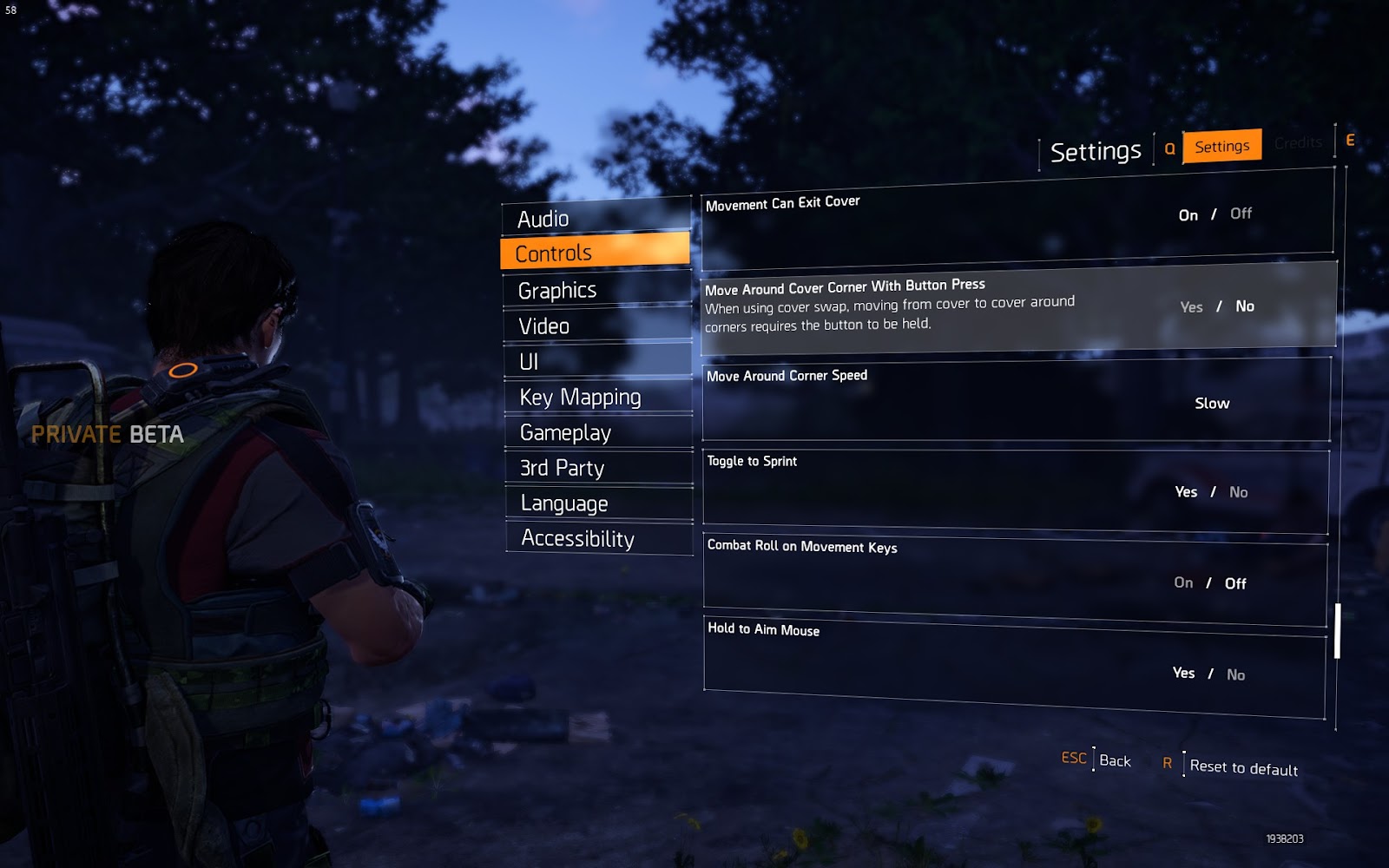Click Reset to default
The width and height of the screenshot is (1389, 868).
pyautogui.click(x=1243, y=767)
